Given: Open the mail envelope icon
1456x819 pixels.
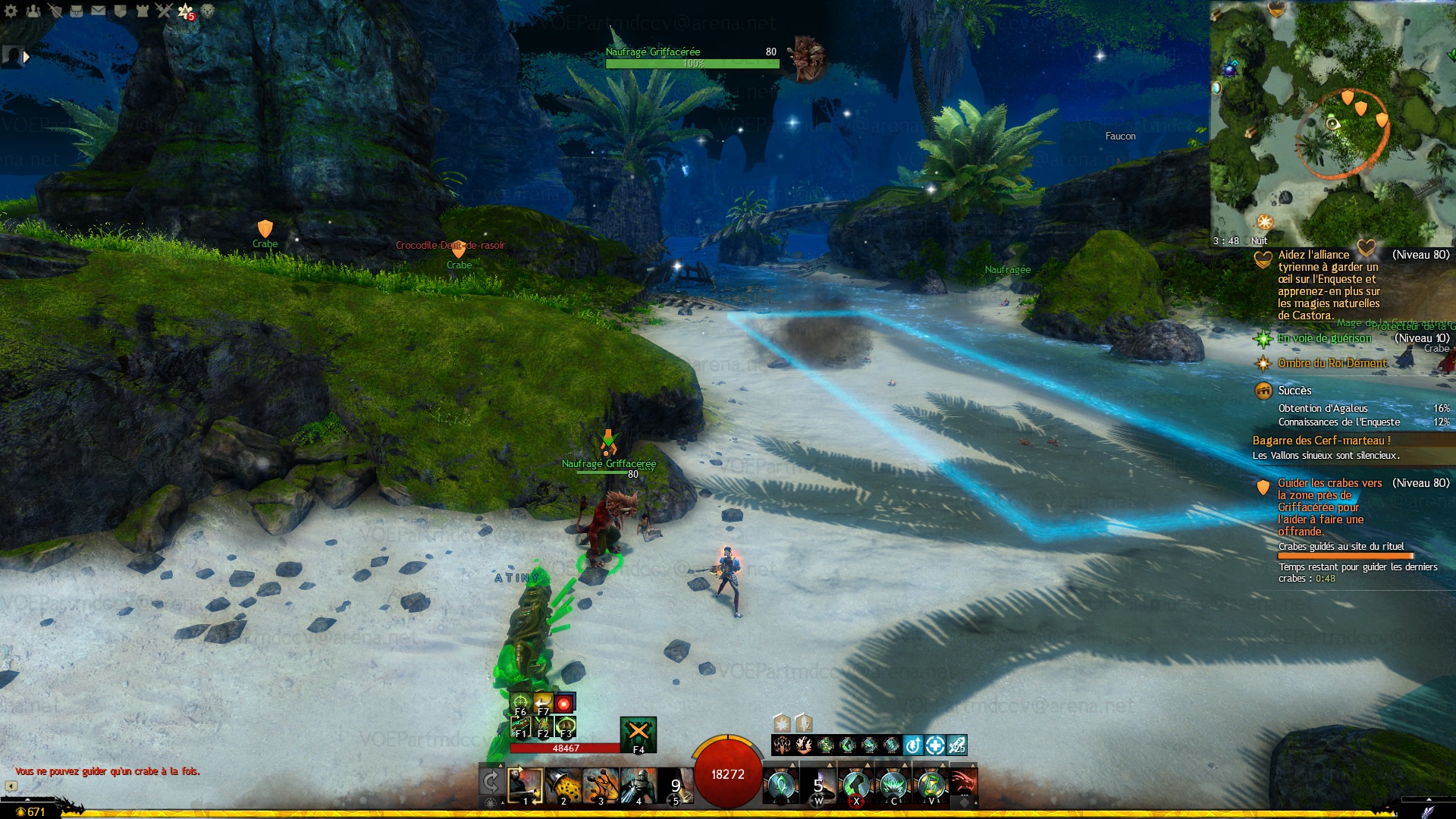Looking at the screenshot, I should click(x=99, y=11).
